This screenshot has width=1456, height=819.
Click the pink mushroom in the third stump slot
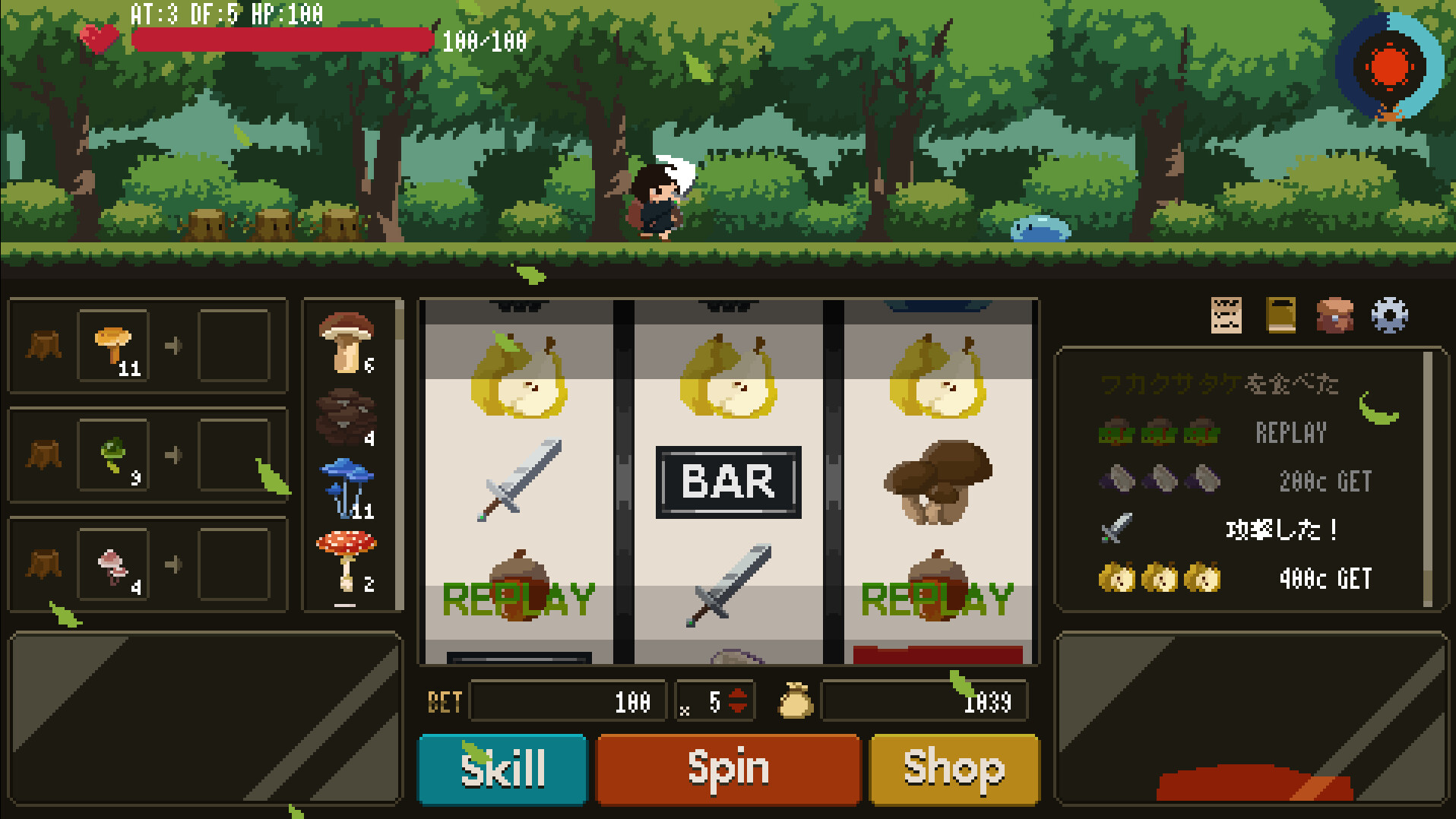coord(112,563)
